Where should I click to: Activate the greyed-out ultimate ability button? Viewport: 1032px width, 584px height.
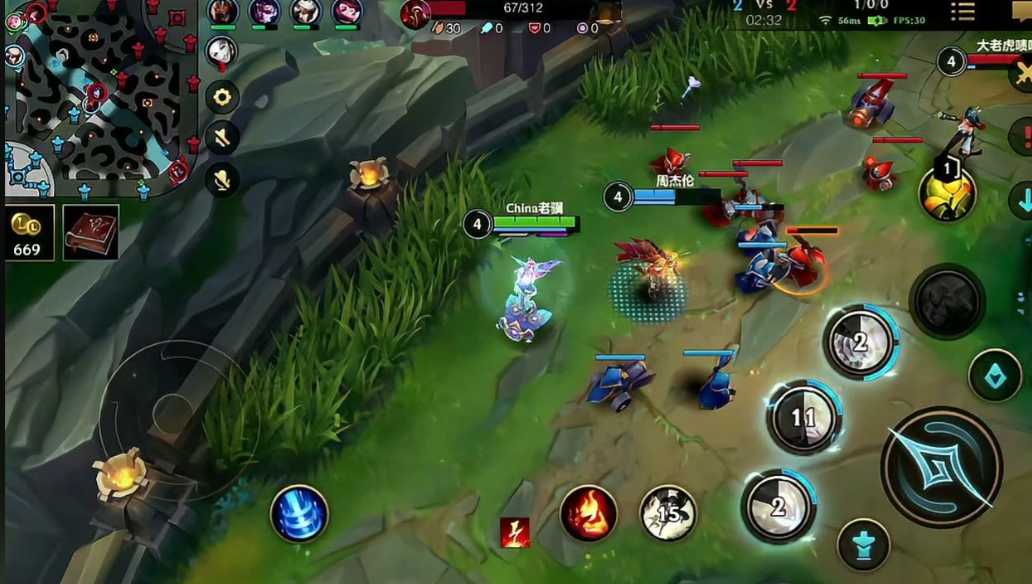tap(946, 300)
